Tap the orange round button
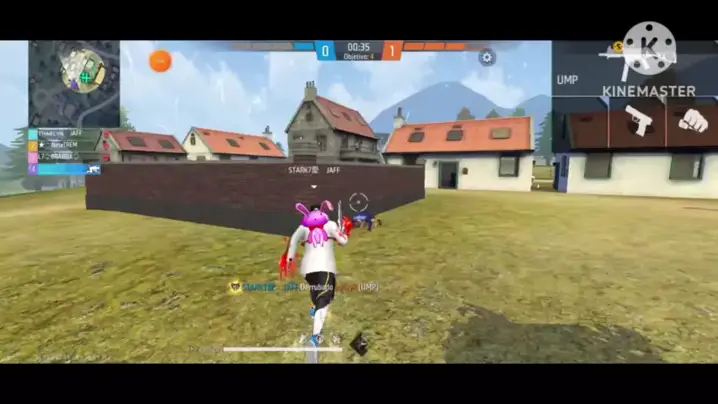The height and width of the screenshot is (404, 718). tap(160, 61)
